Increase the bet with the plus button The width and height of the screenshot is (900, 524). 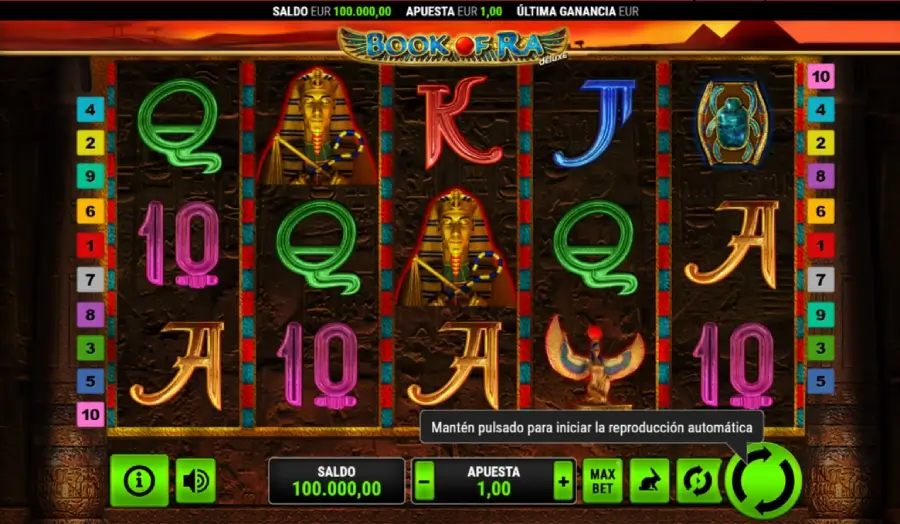[x=564, y=481]
